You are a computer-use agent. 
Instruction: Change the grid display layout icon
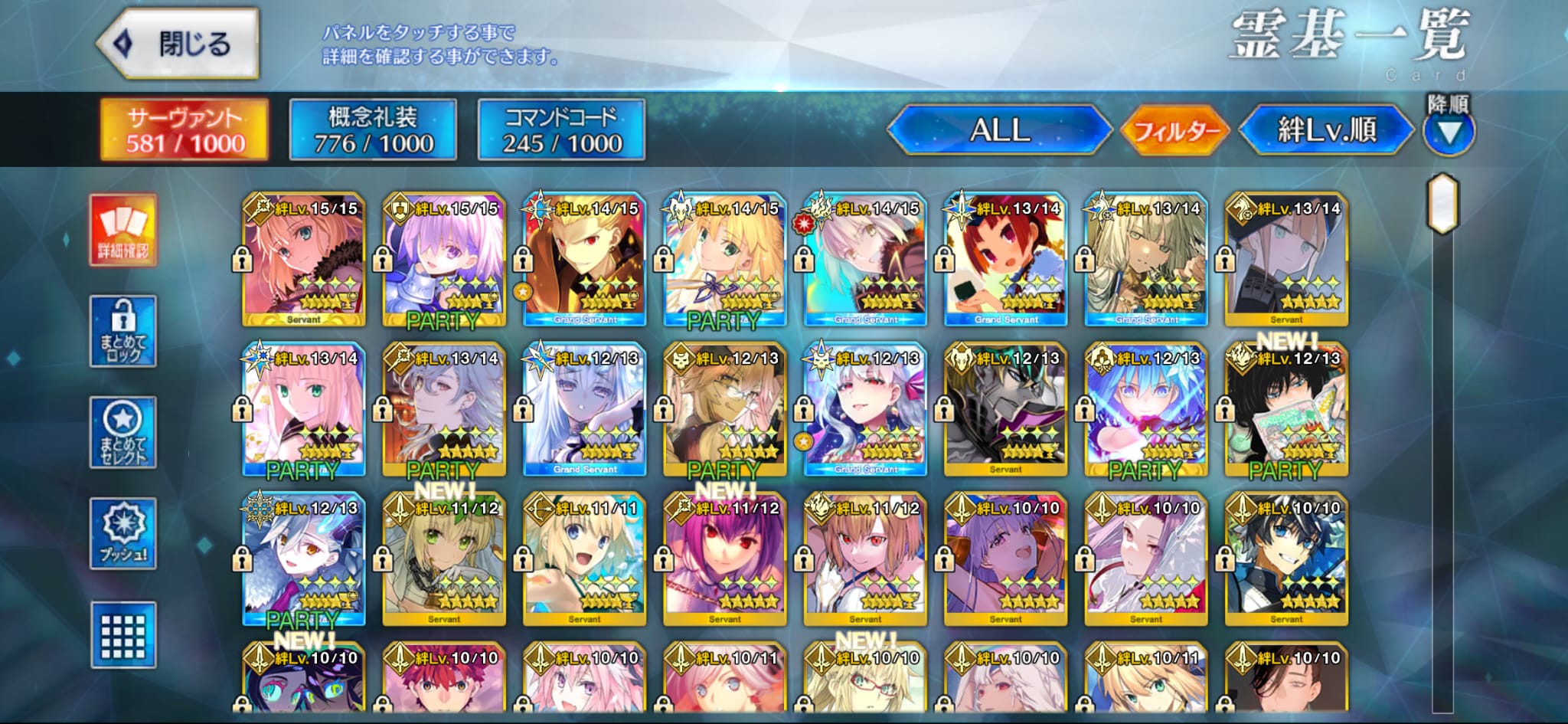coord(123,635)
